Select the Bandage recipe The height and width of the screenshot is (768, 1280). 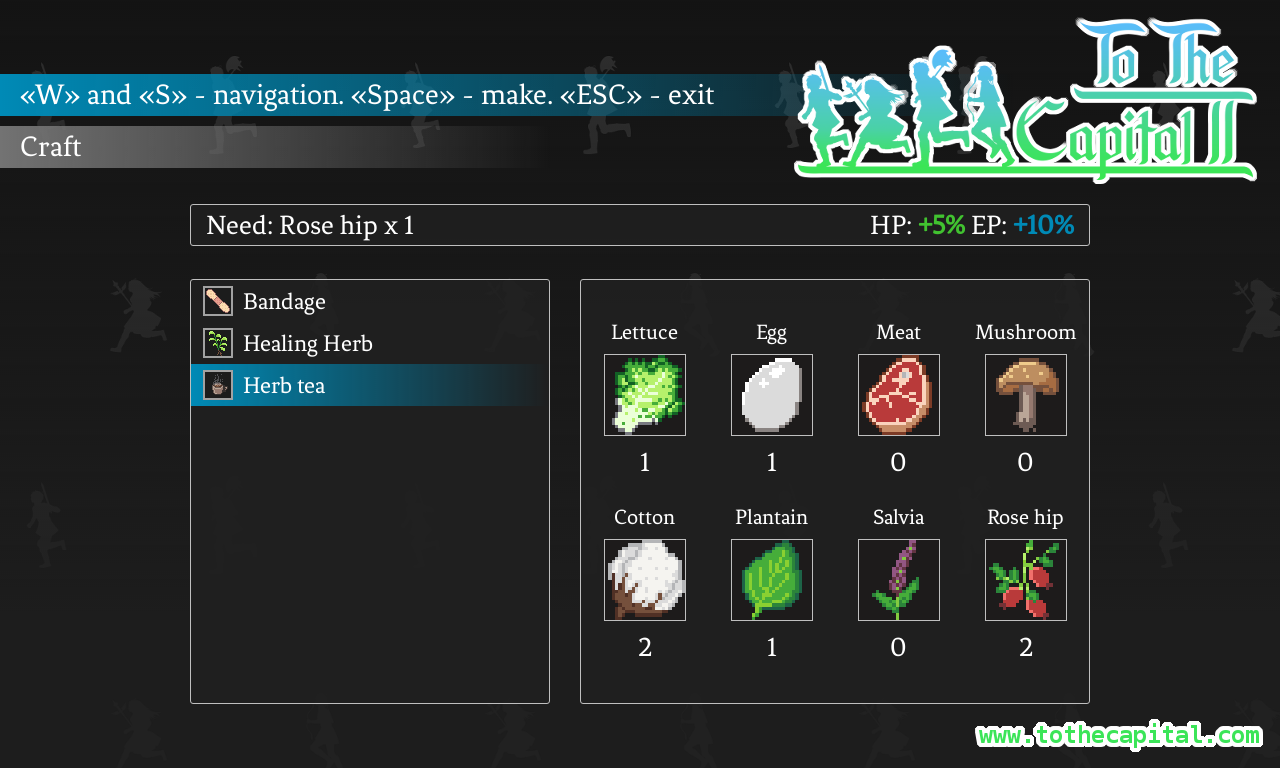coord(284,302)
